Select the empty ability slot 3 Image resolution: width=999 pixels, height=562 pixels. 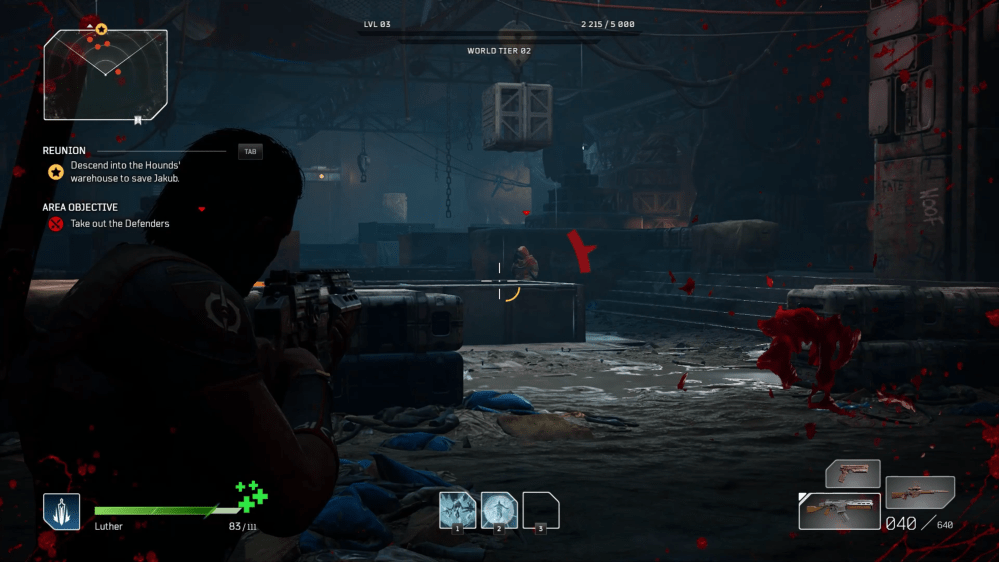(541, 510)
